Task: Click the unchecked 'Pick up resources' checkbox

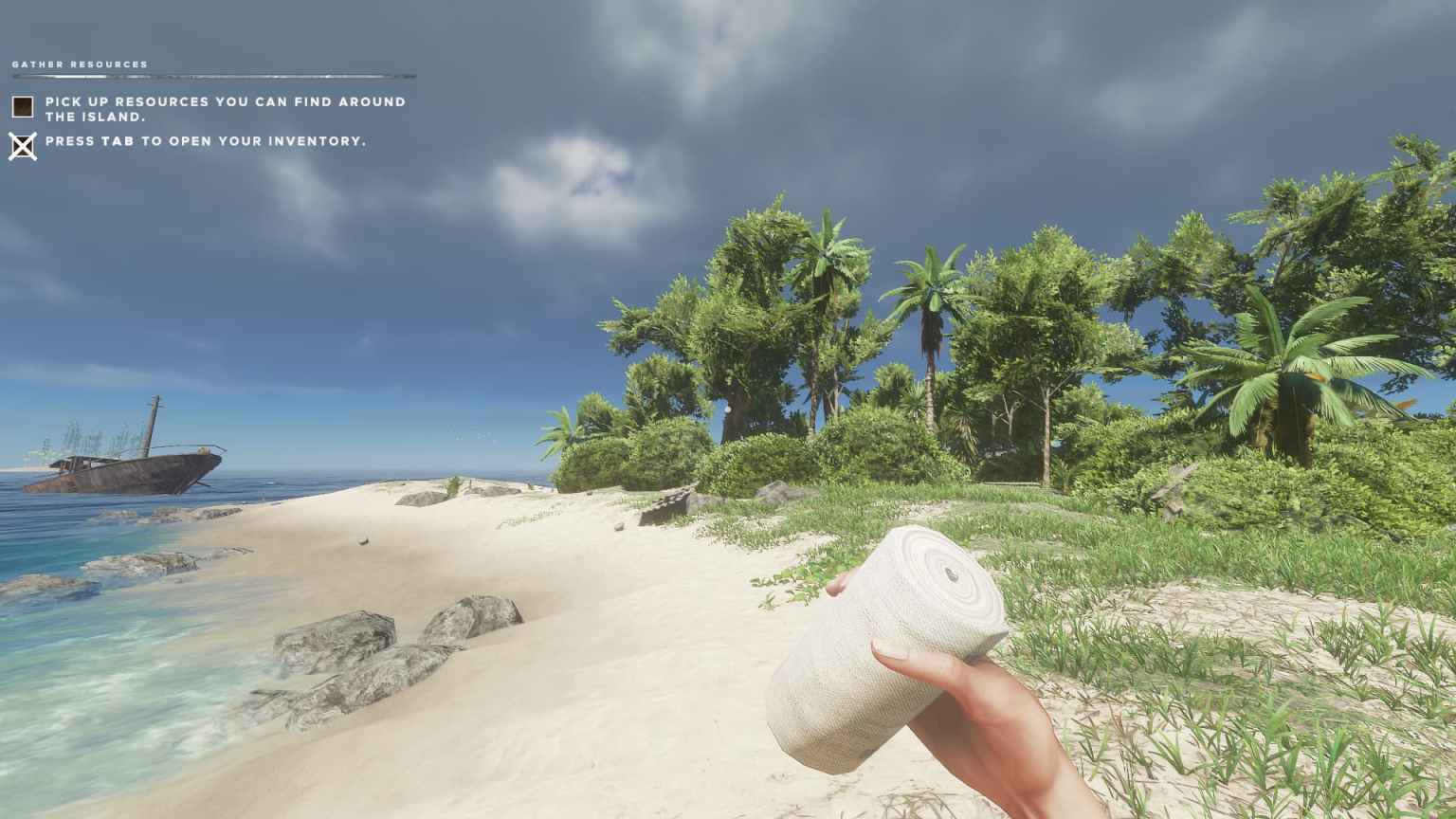Action: click(x=21, y=107)
